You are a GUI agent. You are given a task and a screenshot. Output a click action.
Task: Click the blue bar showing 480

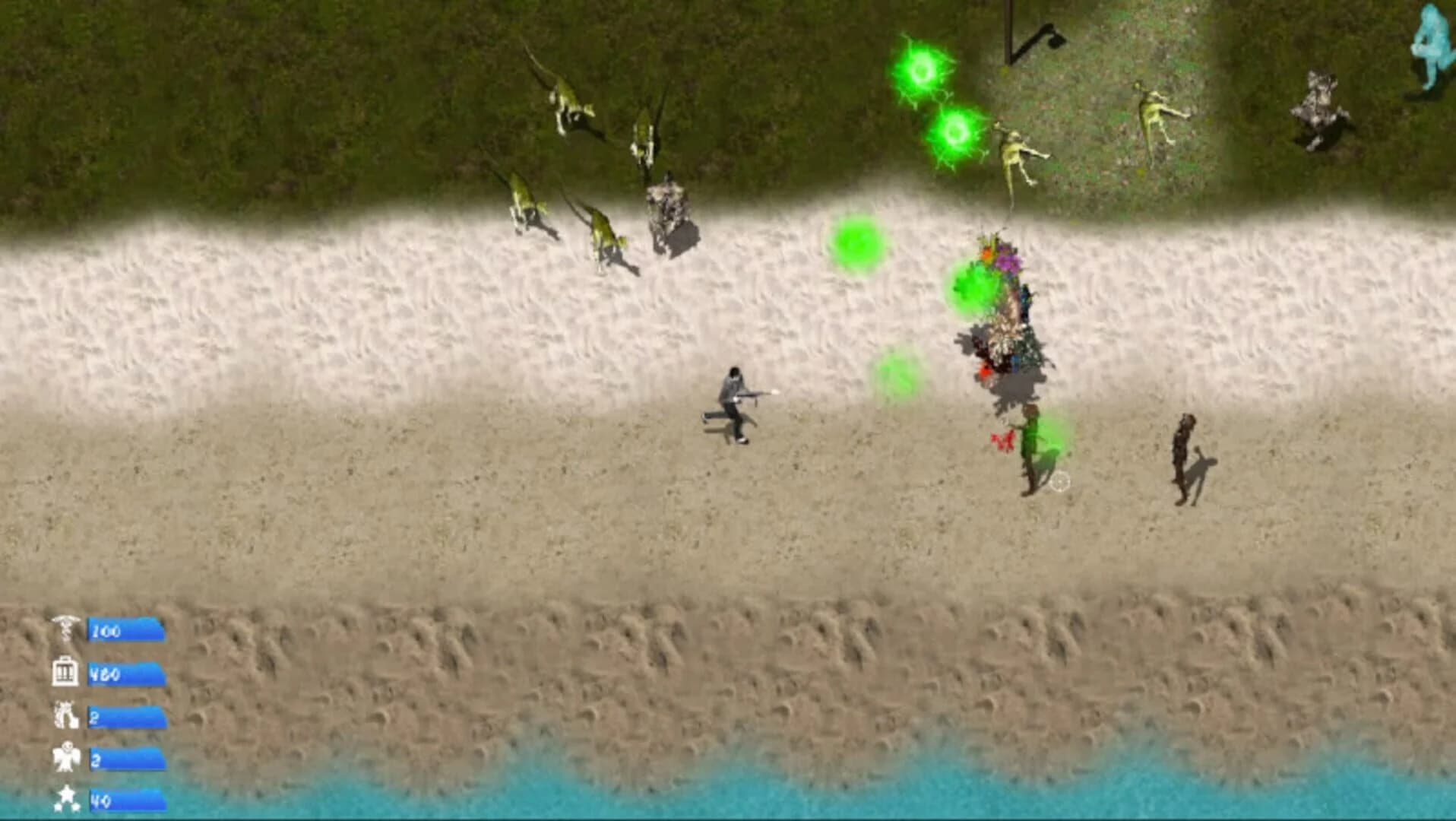(x=125, y=672)
